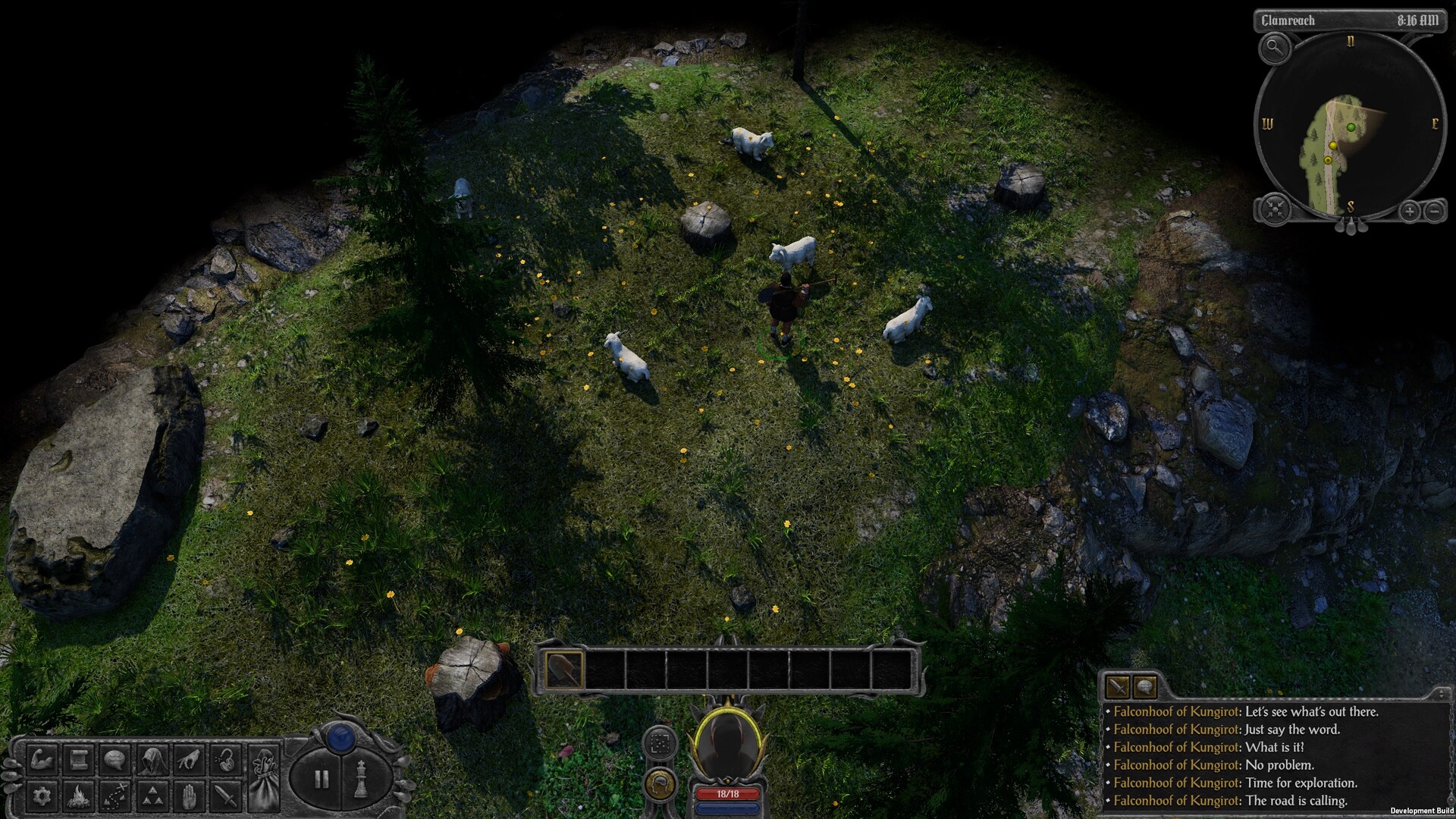This screenshot has width=1456, height=819.
Task: Open the inventory sack icon
Action: click(x=264, y=777)
